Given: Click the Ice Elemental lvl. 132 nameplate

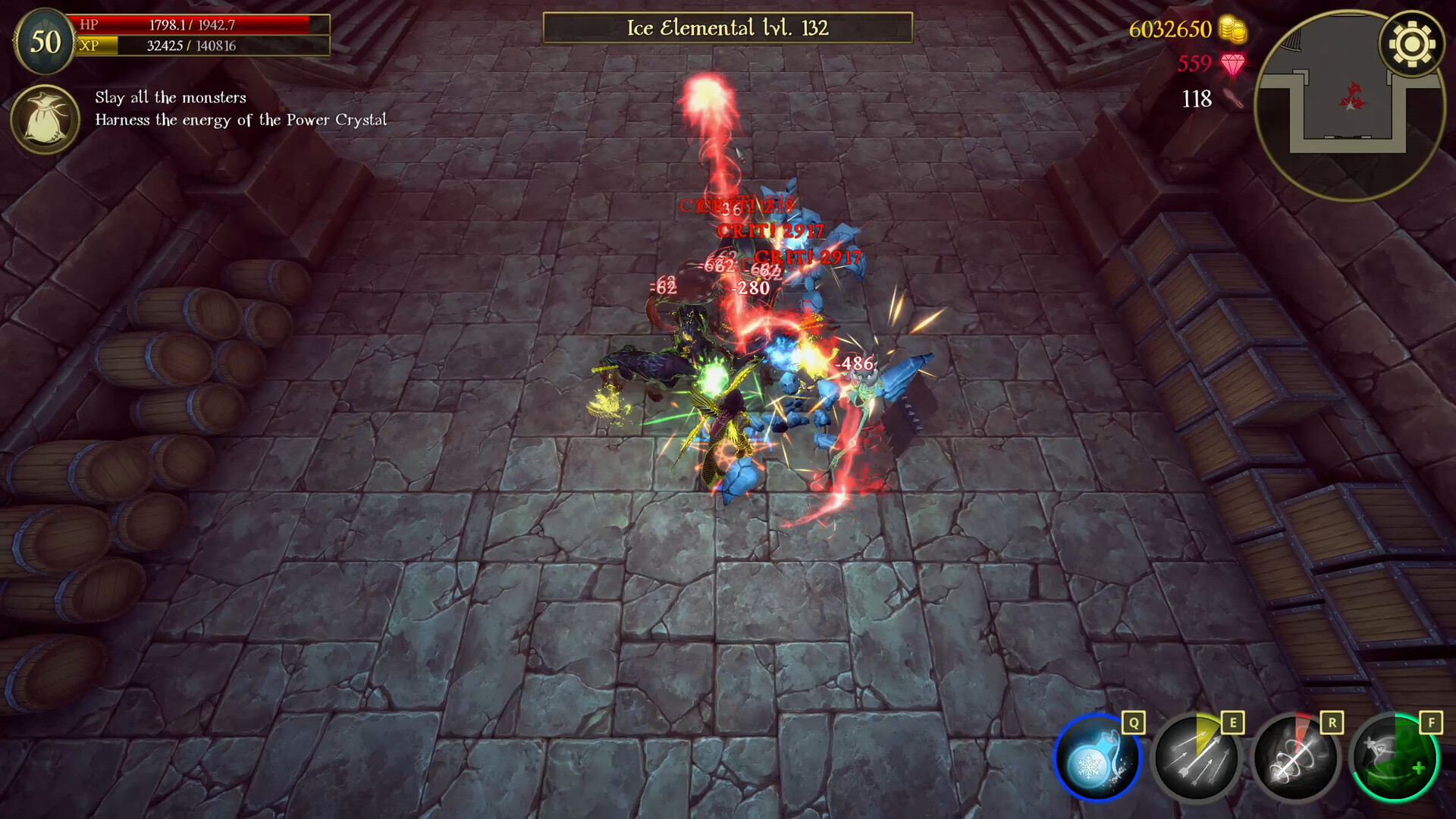Looking at the screenshot, I should tap(726, 28).
